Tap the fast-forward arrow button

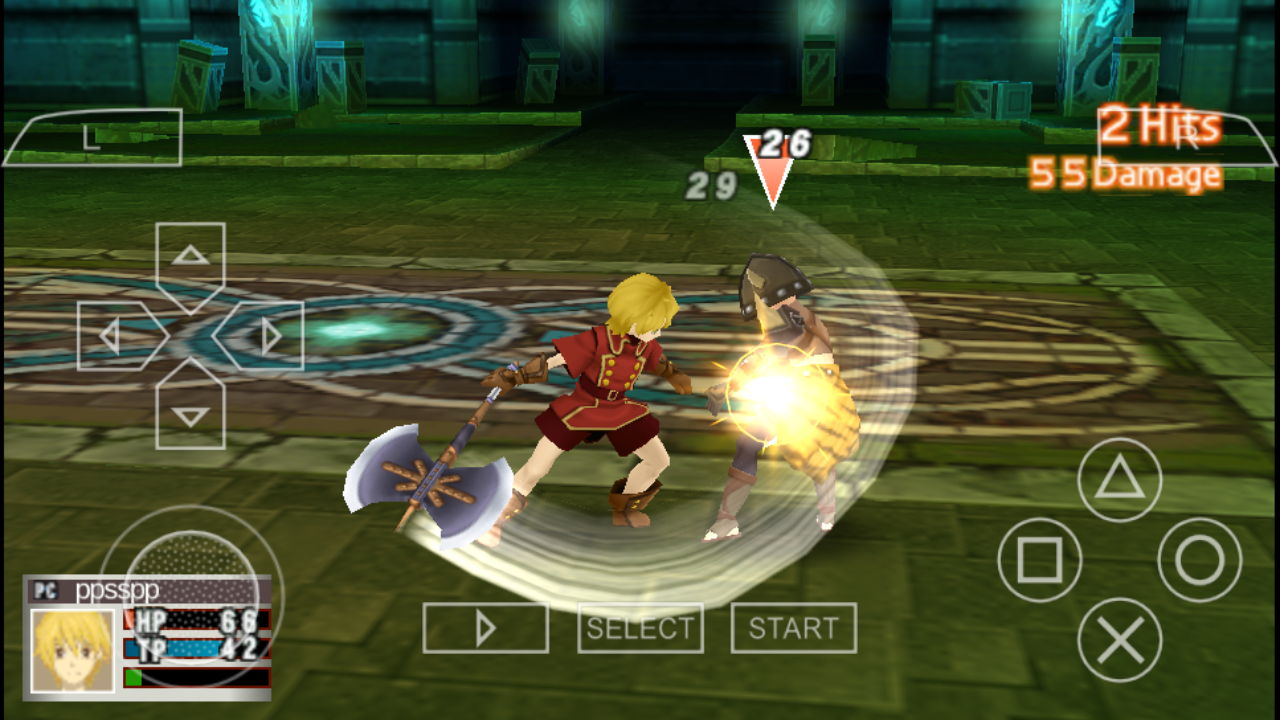coord(486,628)
